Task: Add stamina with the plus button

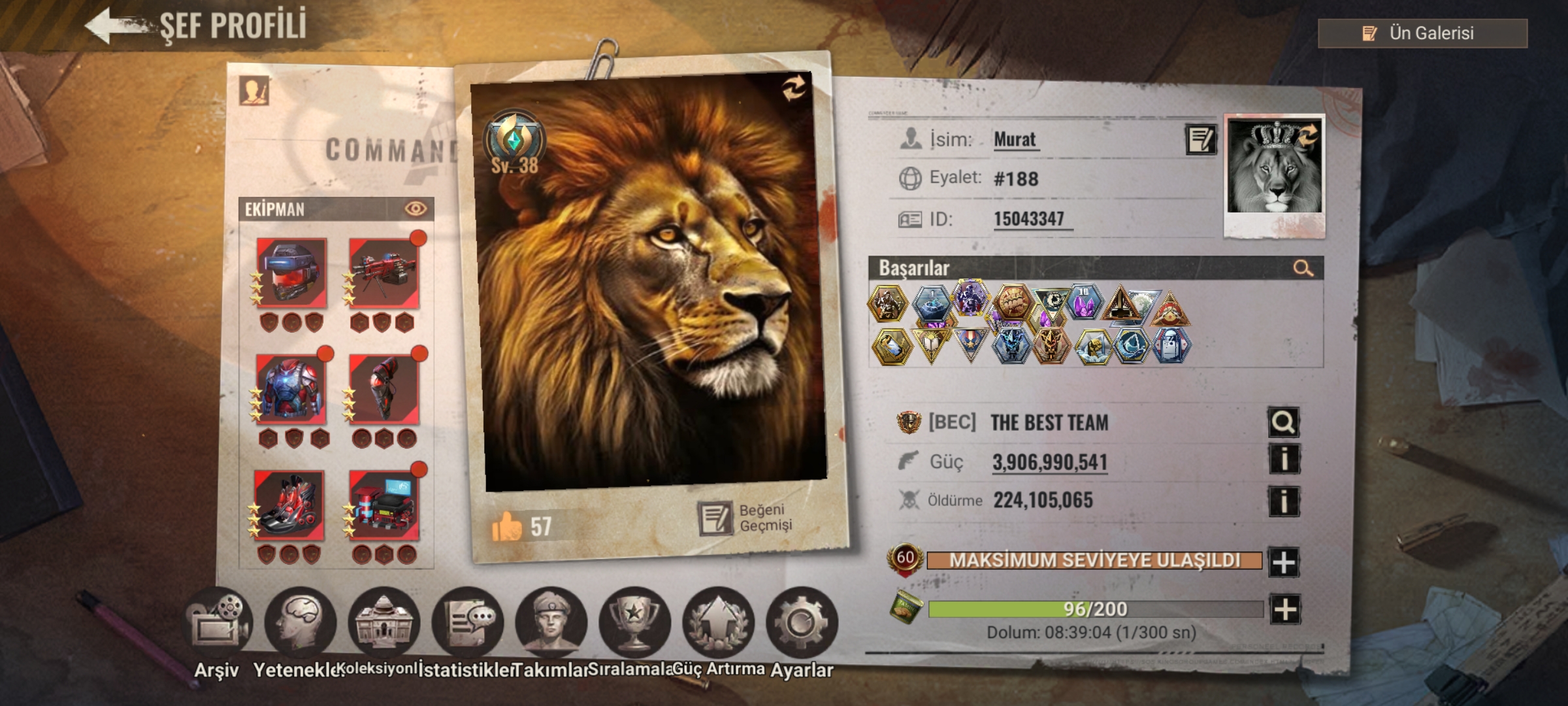Action: pyautogui.click(x=1284, y=609)
